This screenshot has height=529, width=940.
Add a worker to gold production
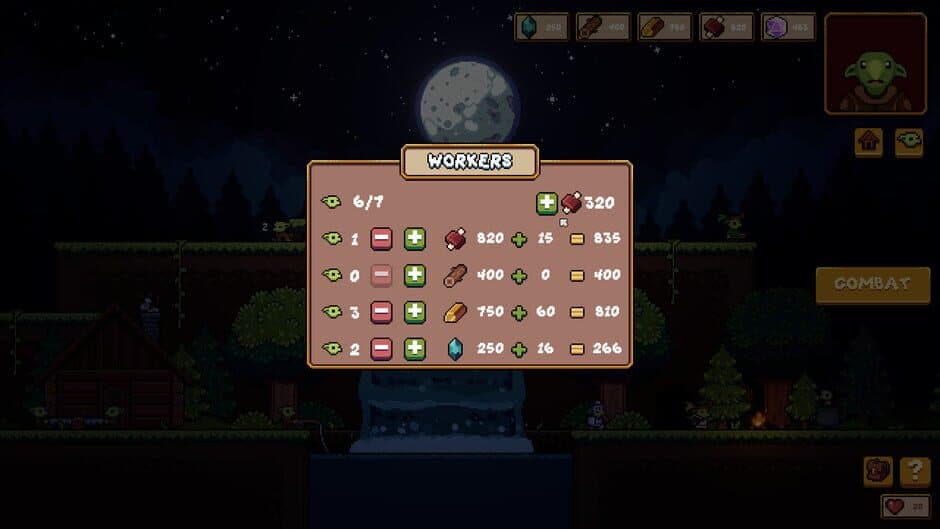415,312
